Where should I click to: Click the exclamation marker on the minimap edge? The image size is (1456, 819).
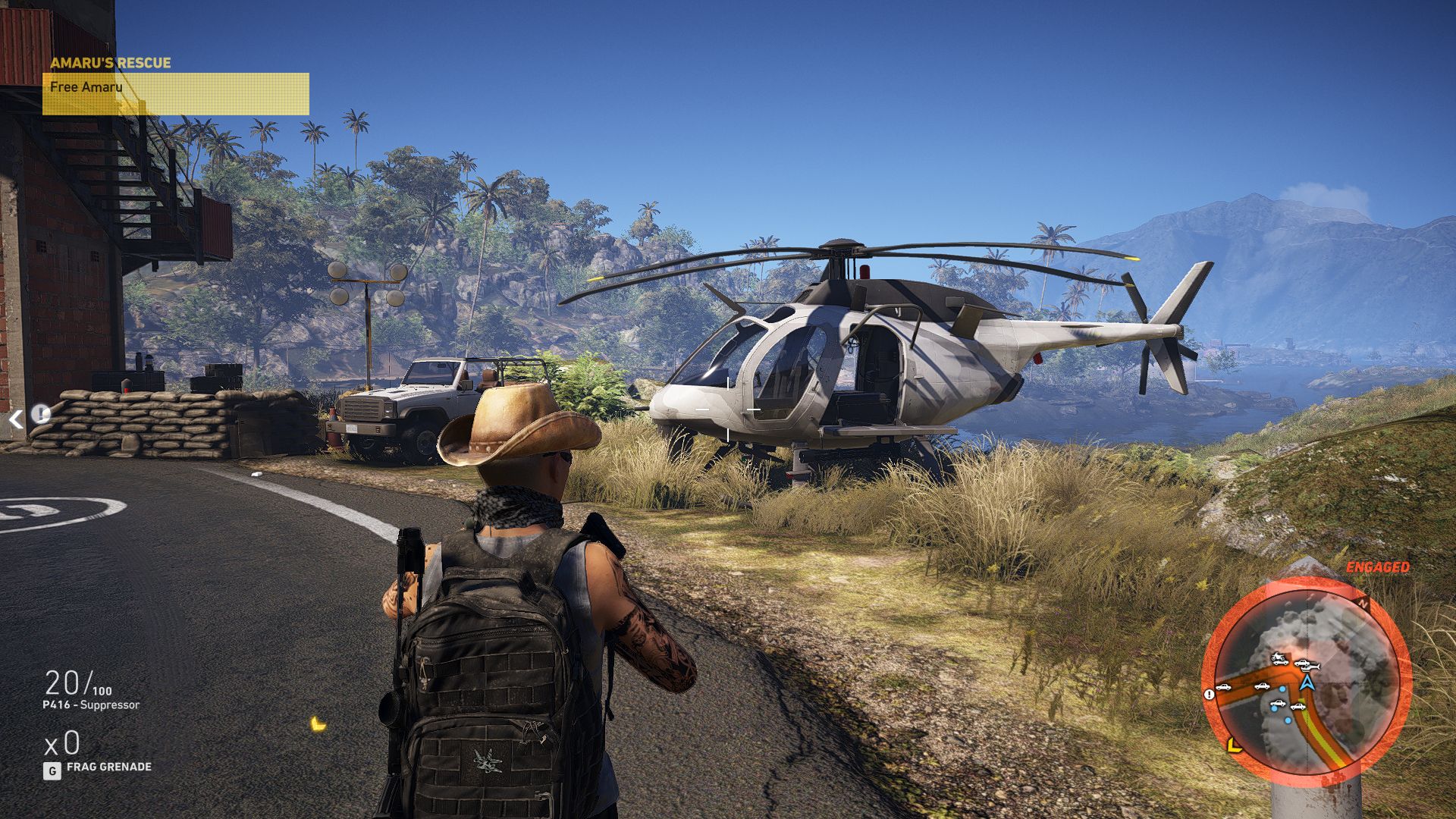click(1209, 694)
